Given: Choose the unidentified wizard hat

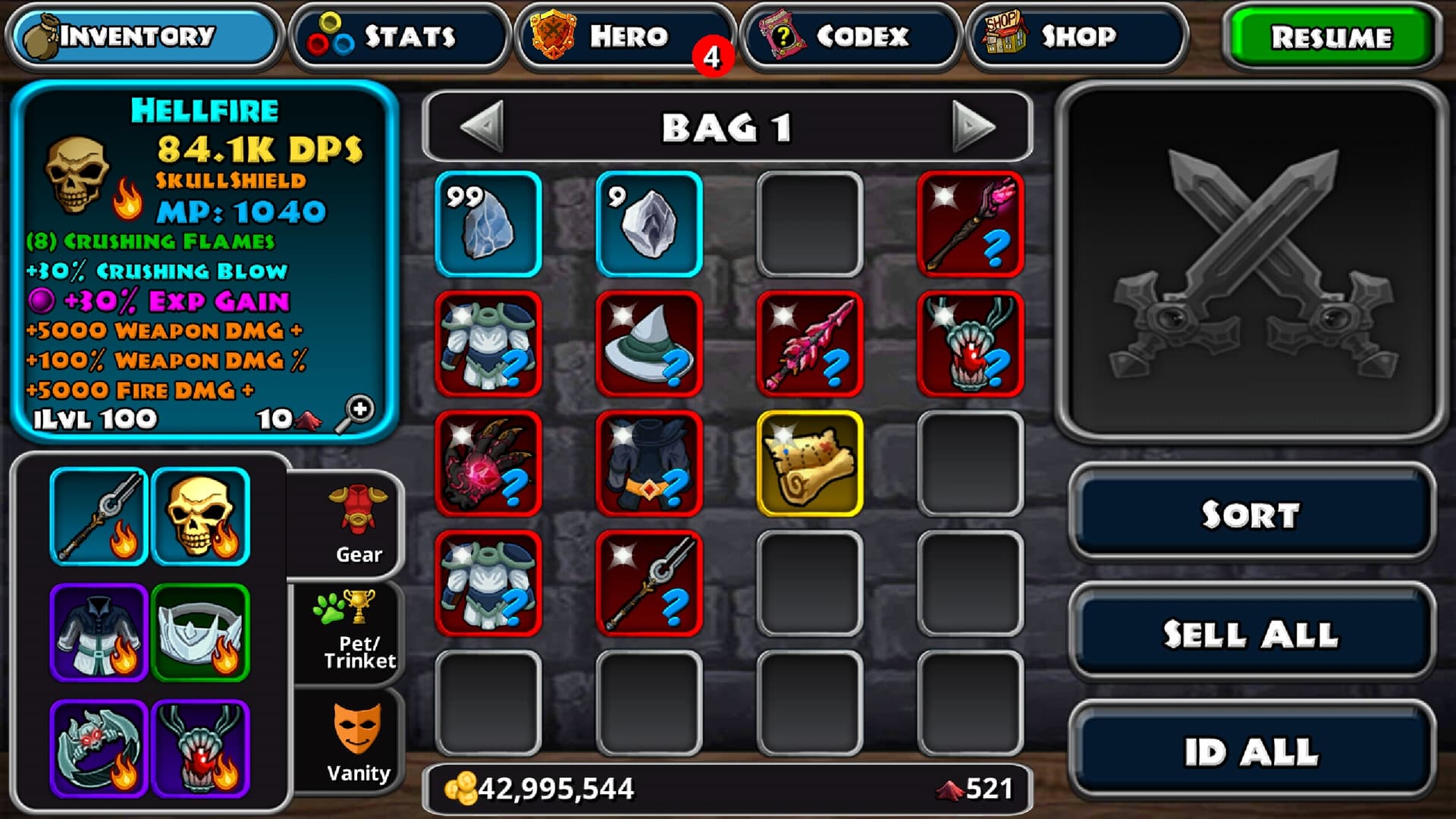Looking at the screenshot, I should click(x=649, y=344).
